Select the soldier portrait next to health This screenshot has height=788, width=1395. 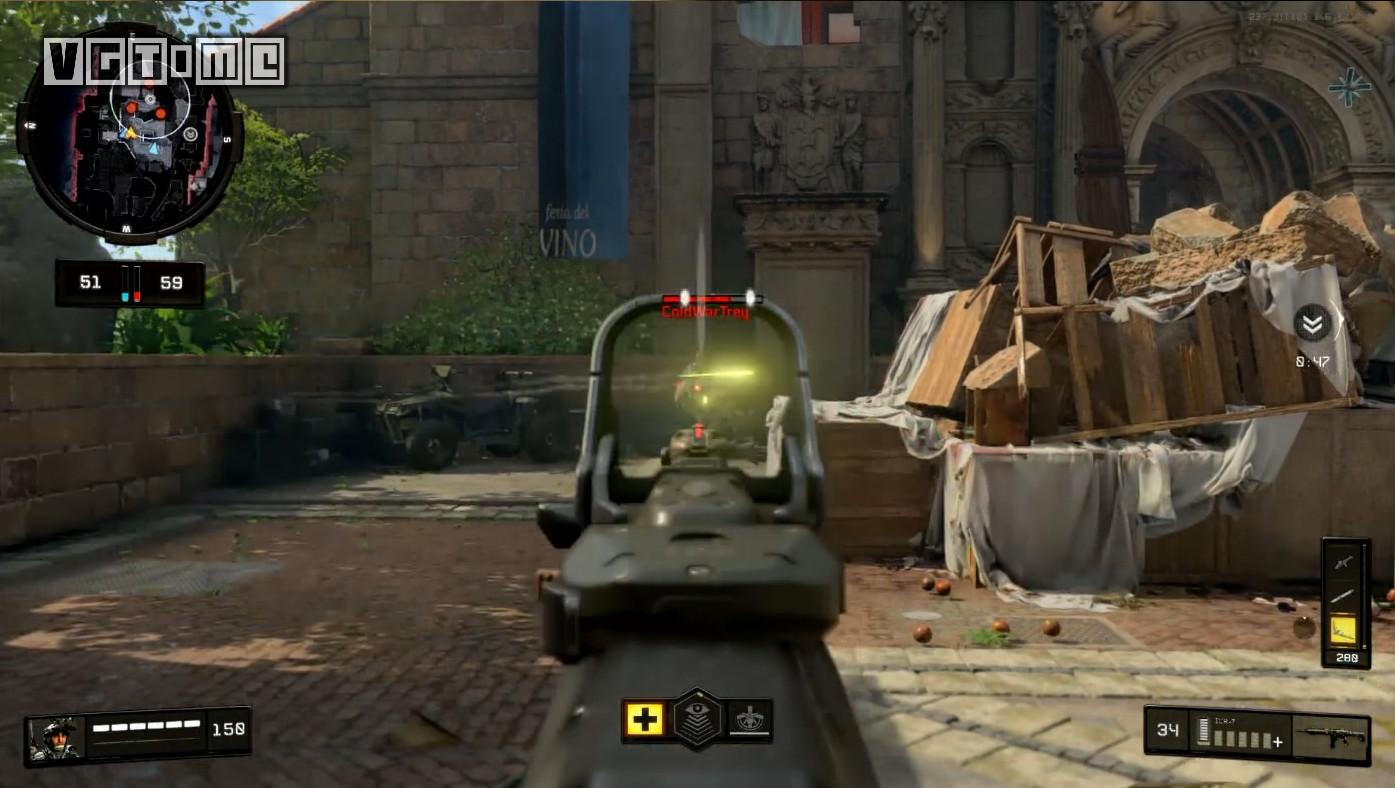(53, 737)
